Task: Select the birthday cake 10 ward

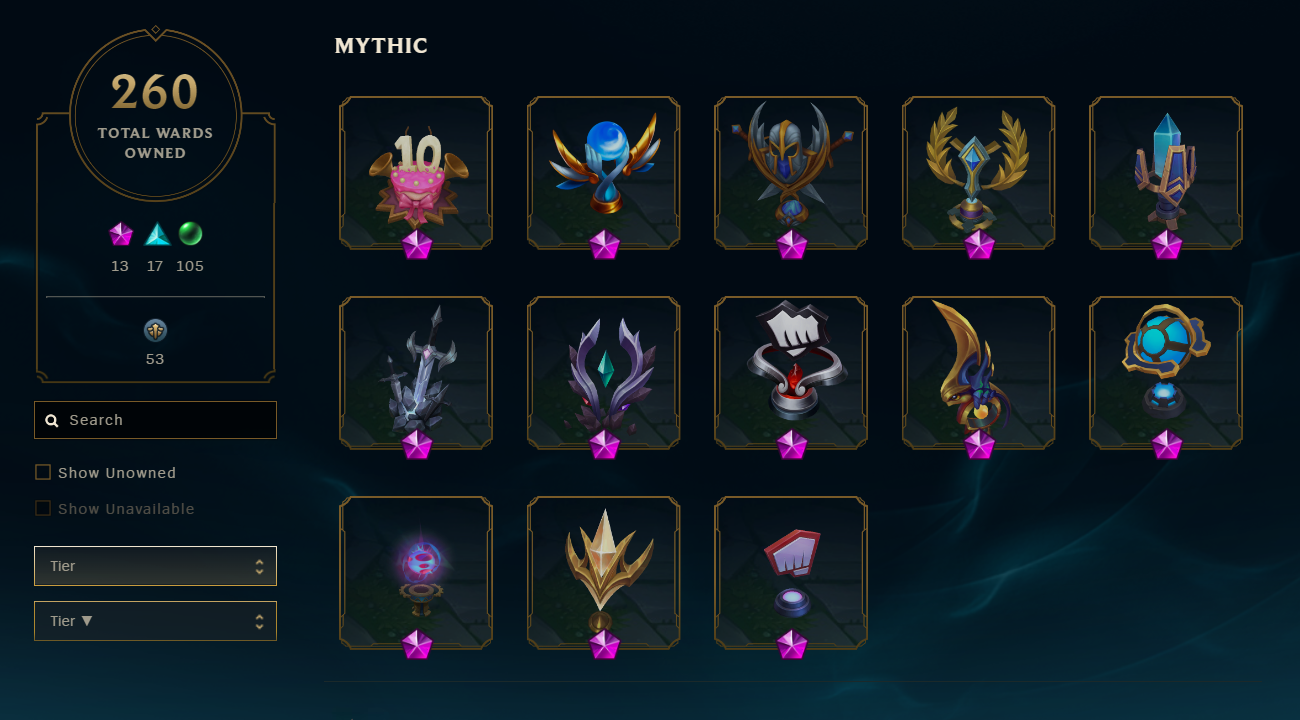Action: [416, 172]
